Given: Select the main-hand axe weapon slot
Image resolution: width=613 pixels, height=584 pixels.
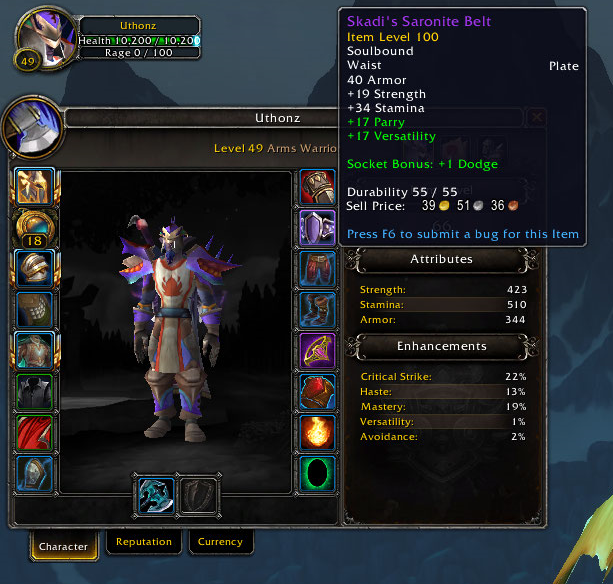Looking at the screenshot, I should click(x=155, y=497).
